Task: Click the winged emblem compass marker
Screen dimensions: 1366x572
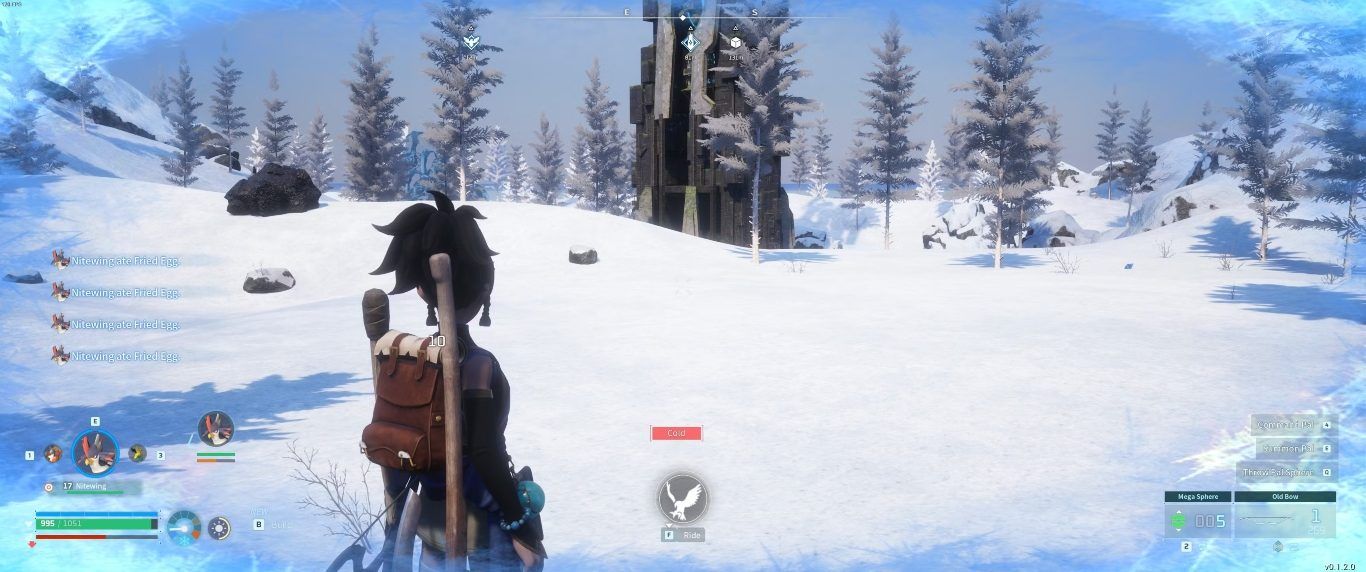Action: (x=470, y=42)
